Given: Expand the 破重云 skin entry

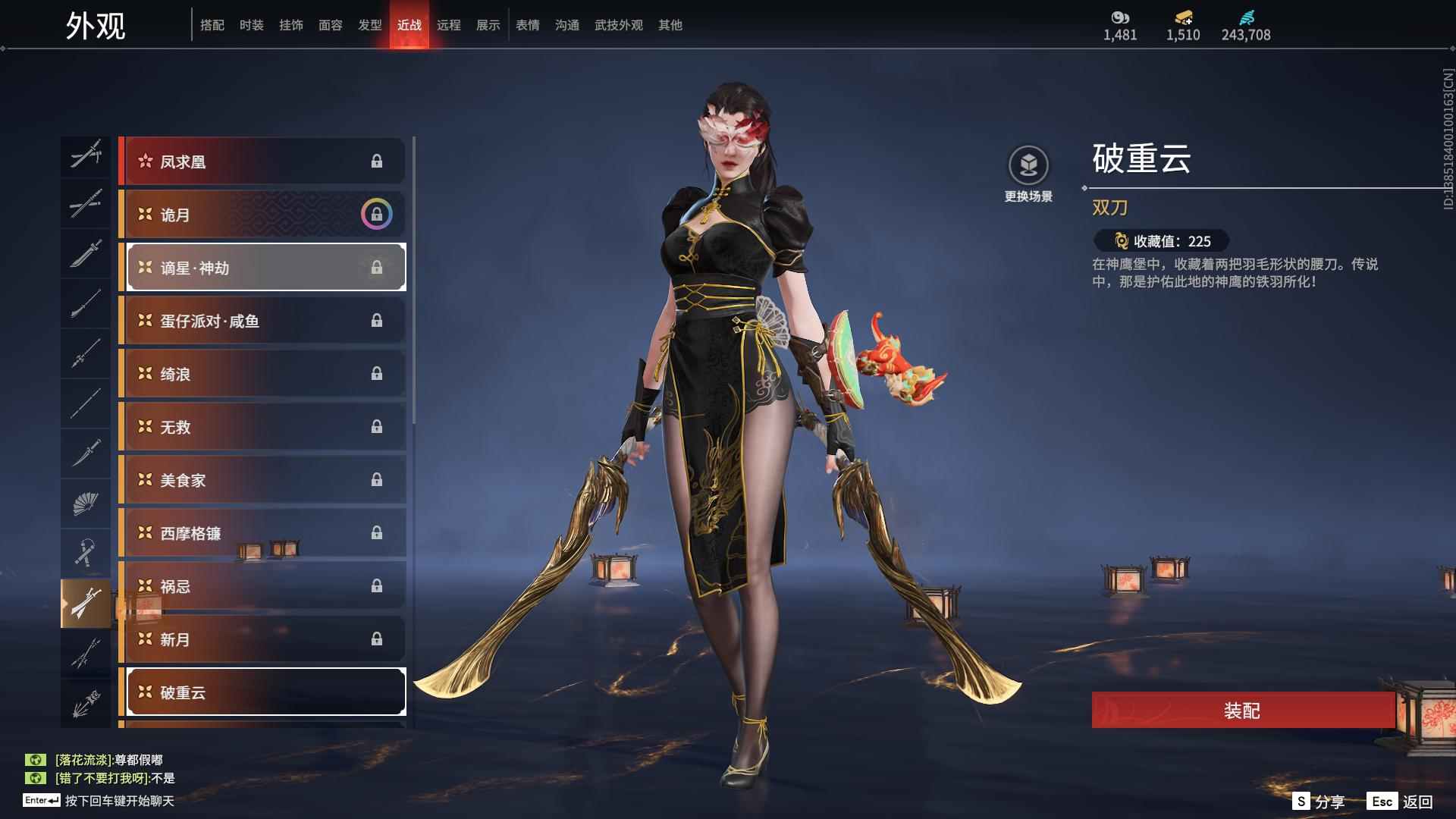Looking at the screenshot, I should (264, 692).
